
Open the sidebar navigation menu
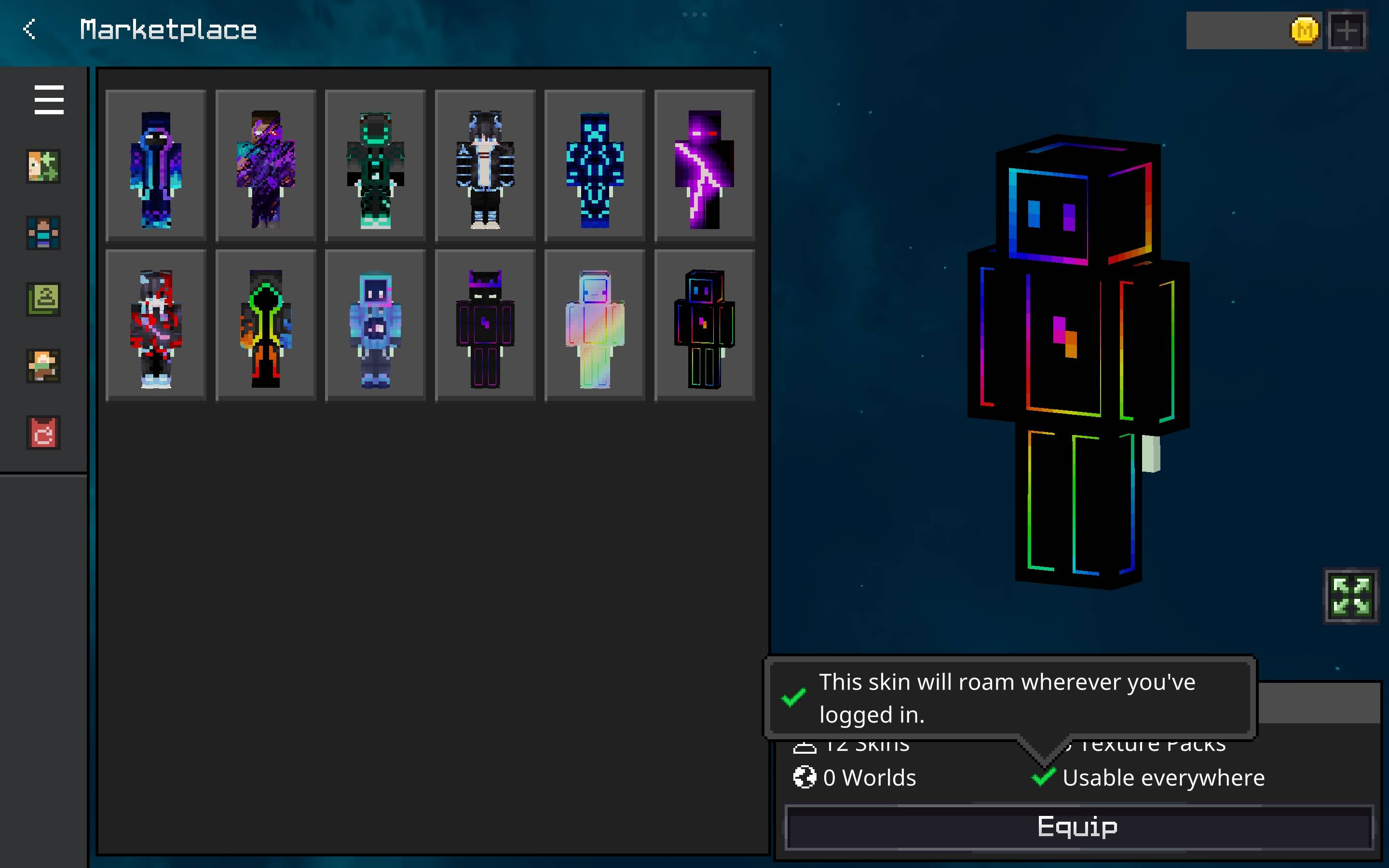[x=48, y=100]
